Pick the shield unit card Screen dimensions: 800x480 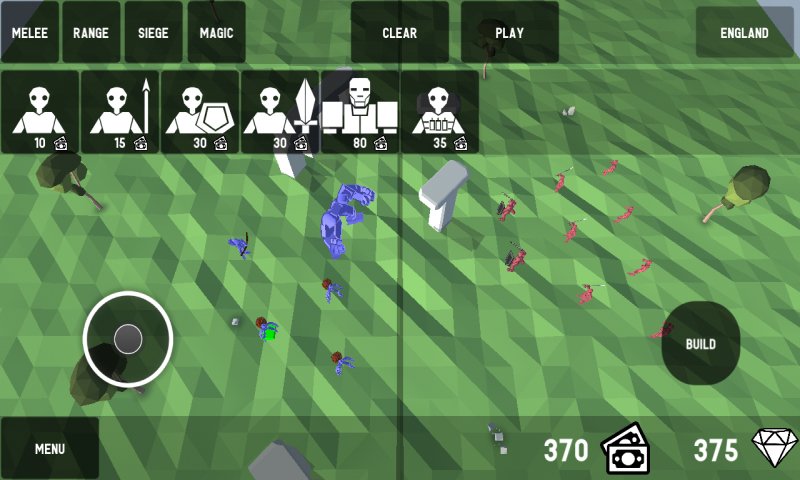coord(200,112)
